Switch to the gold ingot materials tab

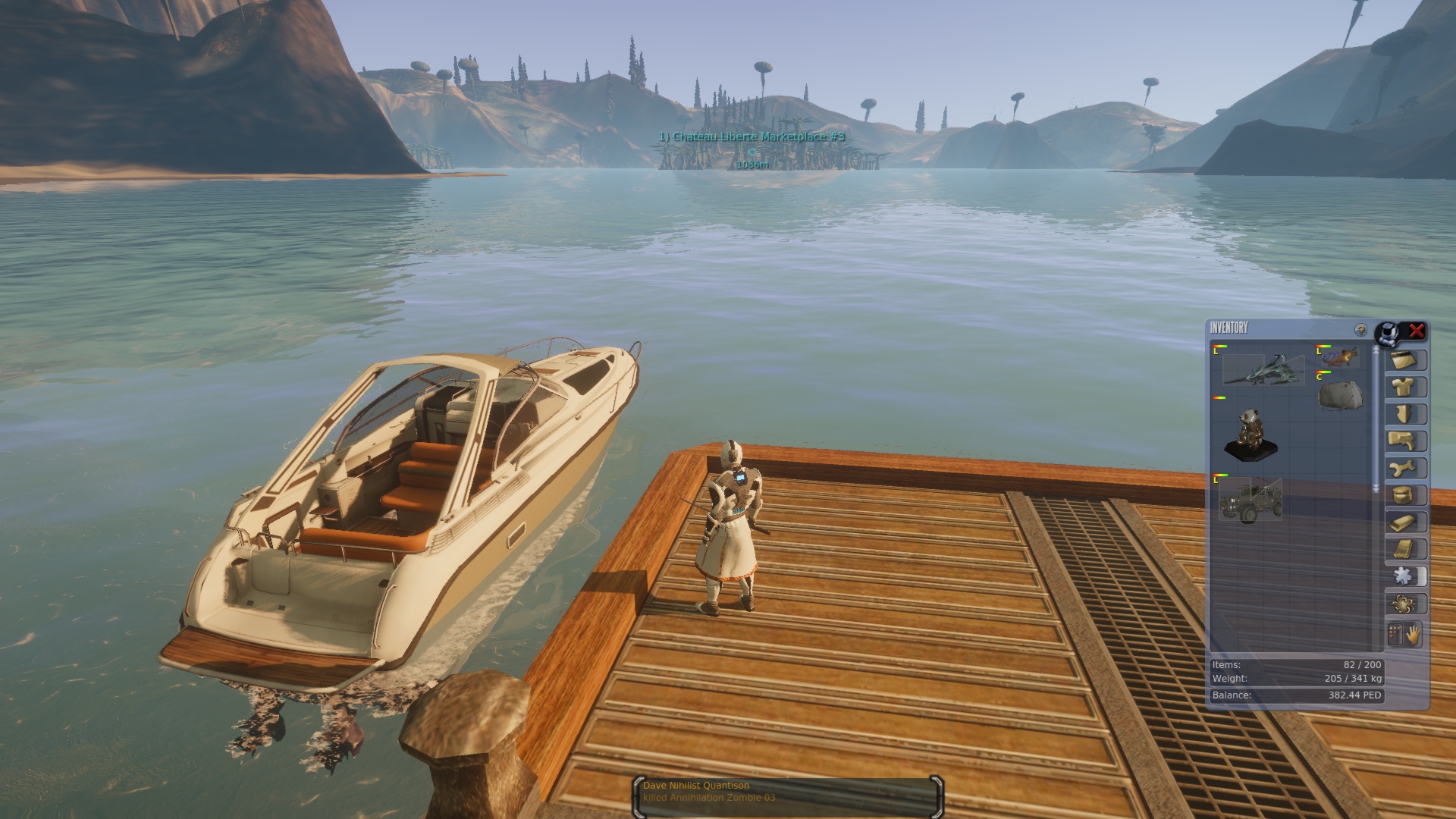tap(1404, 522)
